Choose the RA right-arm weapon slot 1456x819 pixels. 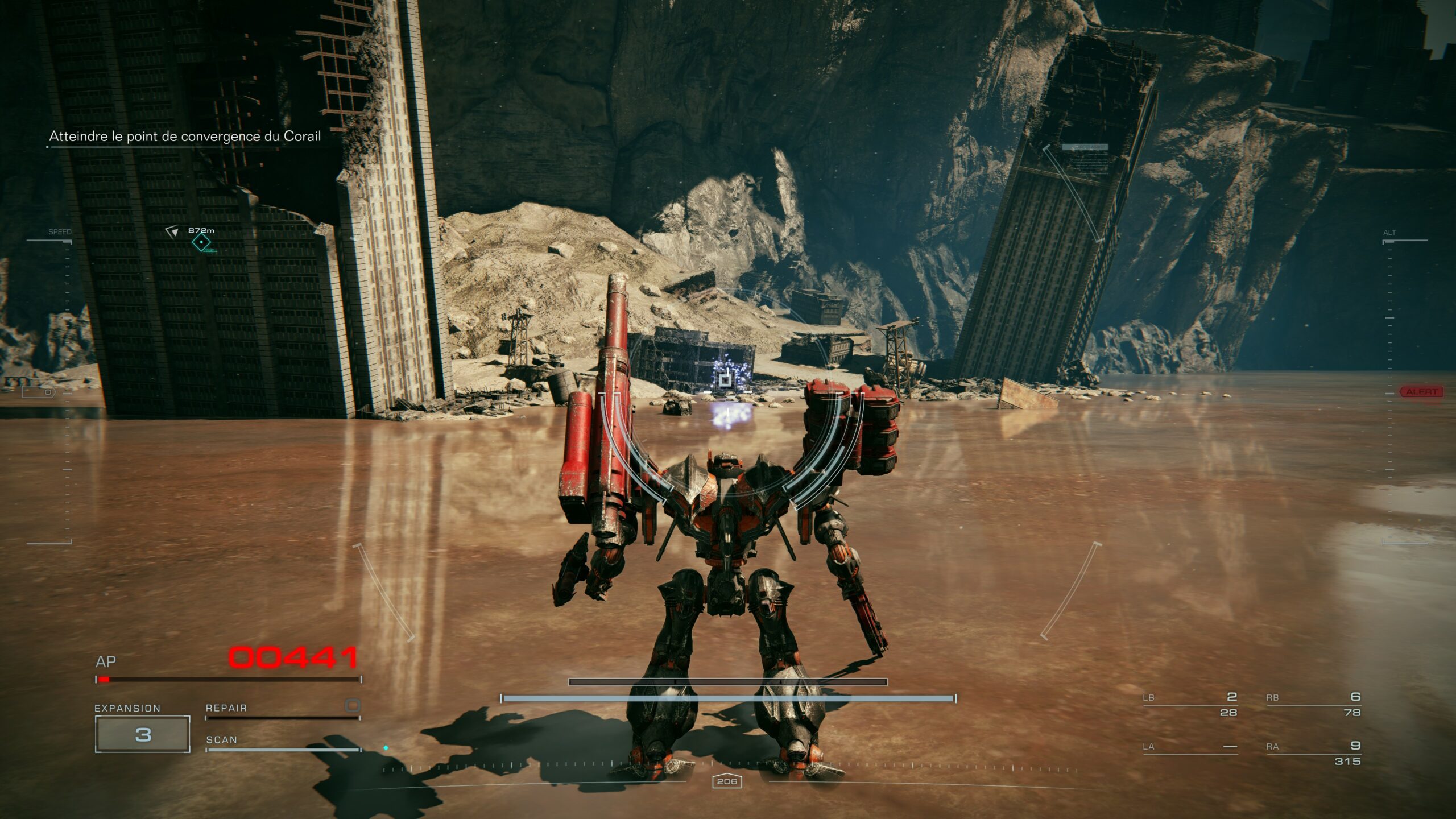coord(1313,752)
